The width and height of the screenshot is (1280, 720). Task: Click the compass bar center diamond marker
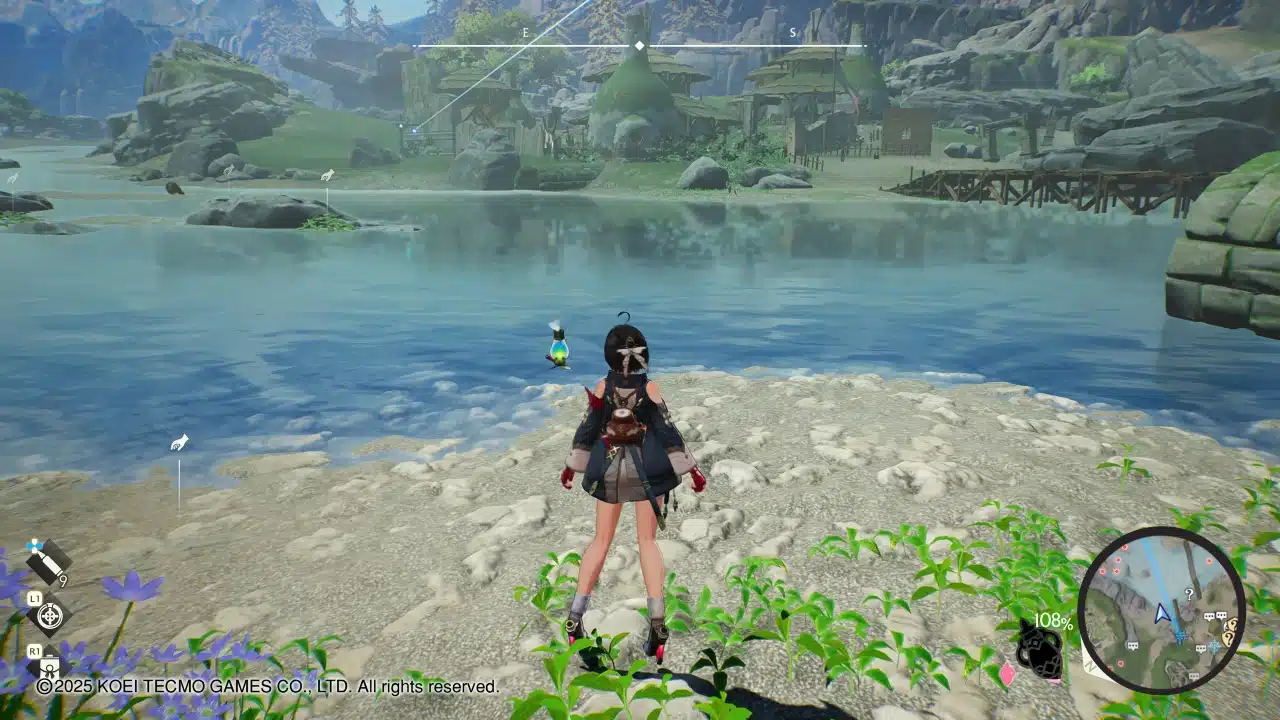pyautogui.click(x=639, y=46)
